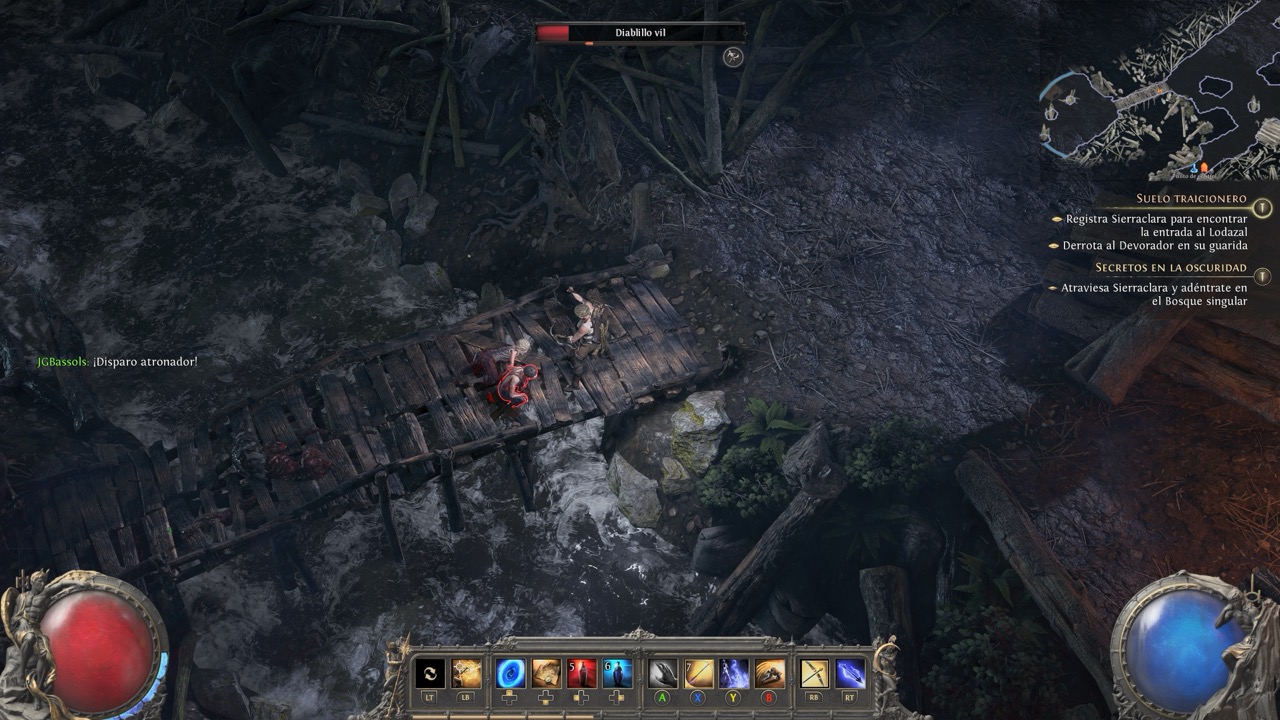Drink the red life flask
The width and height of the screenshot is (1280, 720).
[582, 673]
